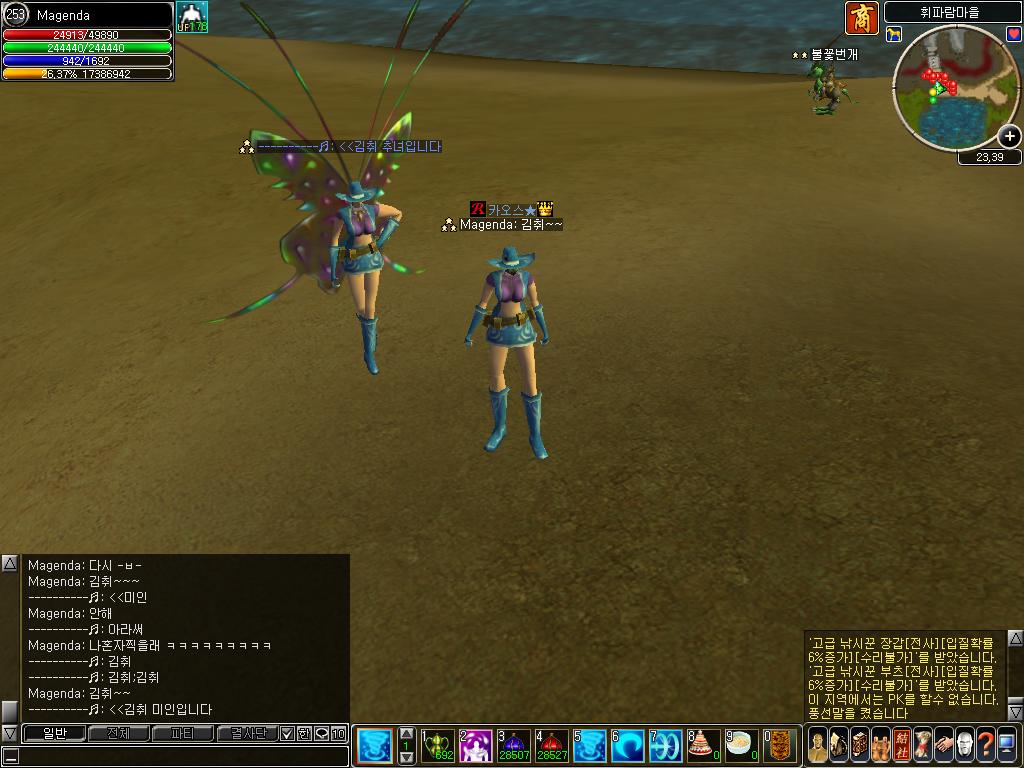Use the blue potion in slot 3
The image size is (1024, 768).
[514, 745]
